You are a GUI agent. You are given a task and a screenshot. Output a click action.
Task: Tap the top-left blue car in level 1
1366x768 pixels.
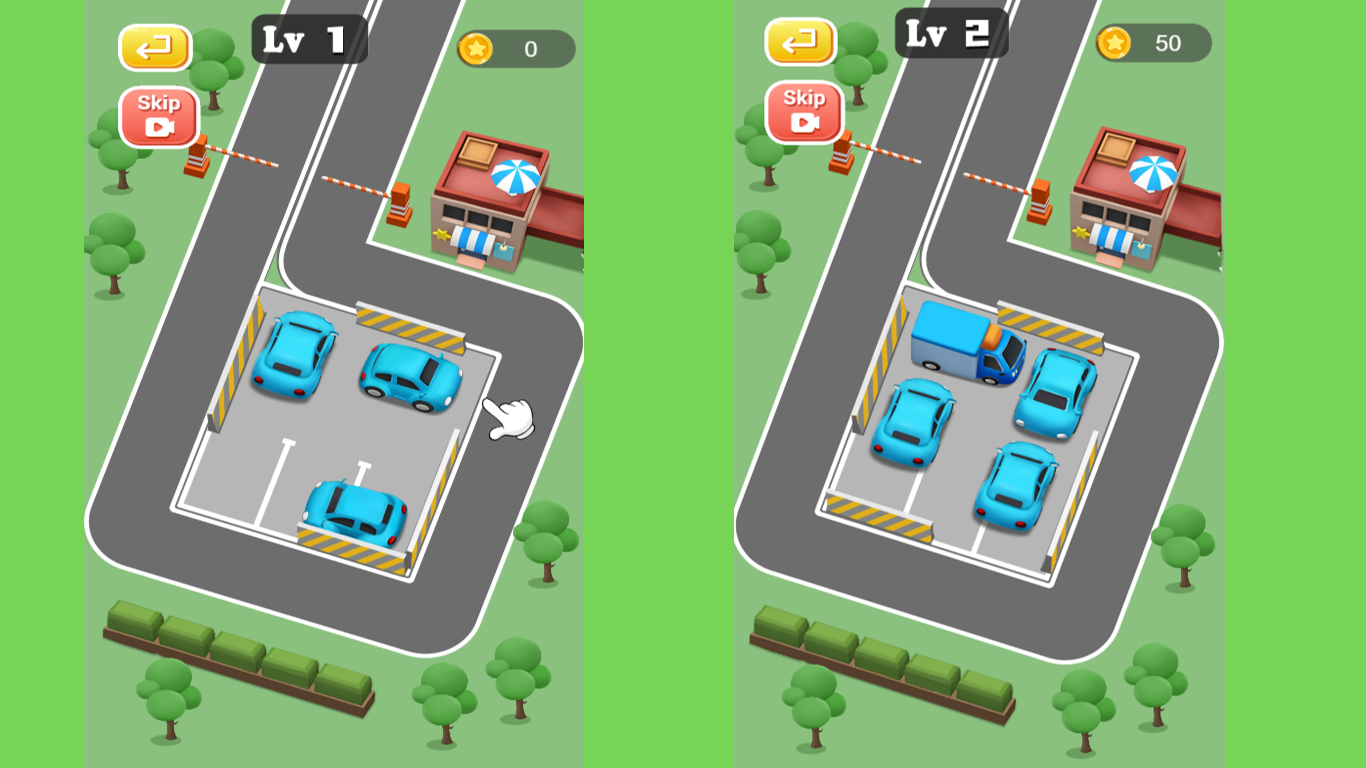(x=292, y=357)
